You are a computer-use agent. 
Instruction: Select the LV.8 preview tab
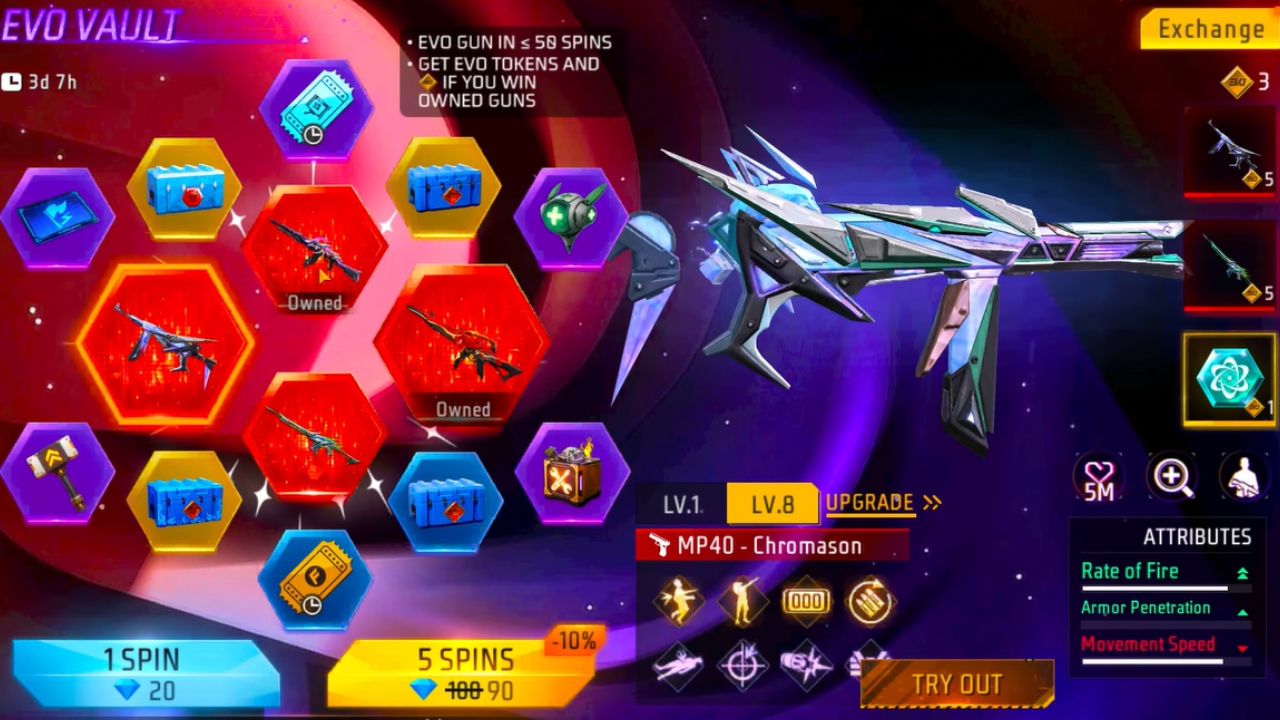click(x=772, y=504)
